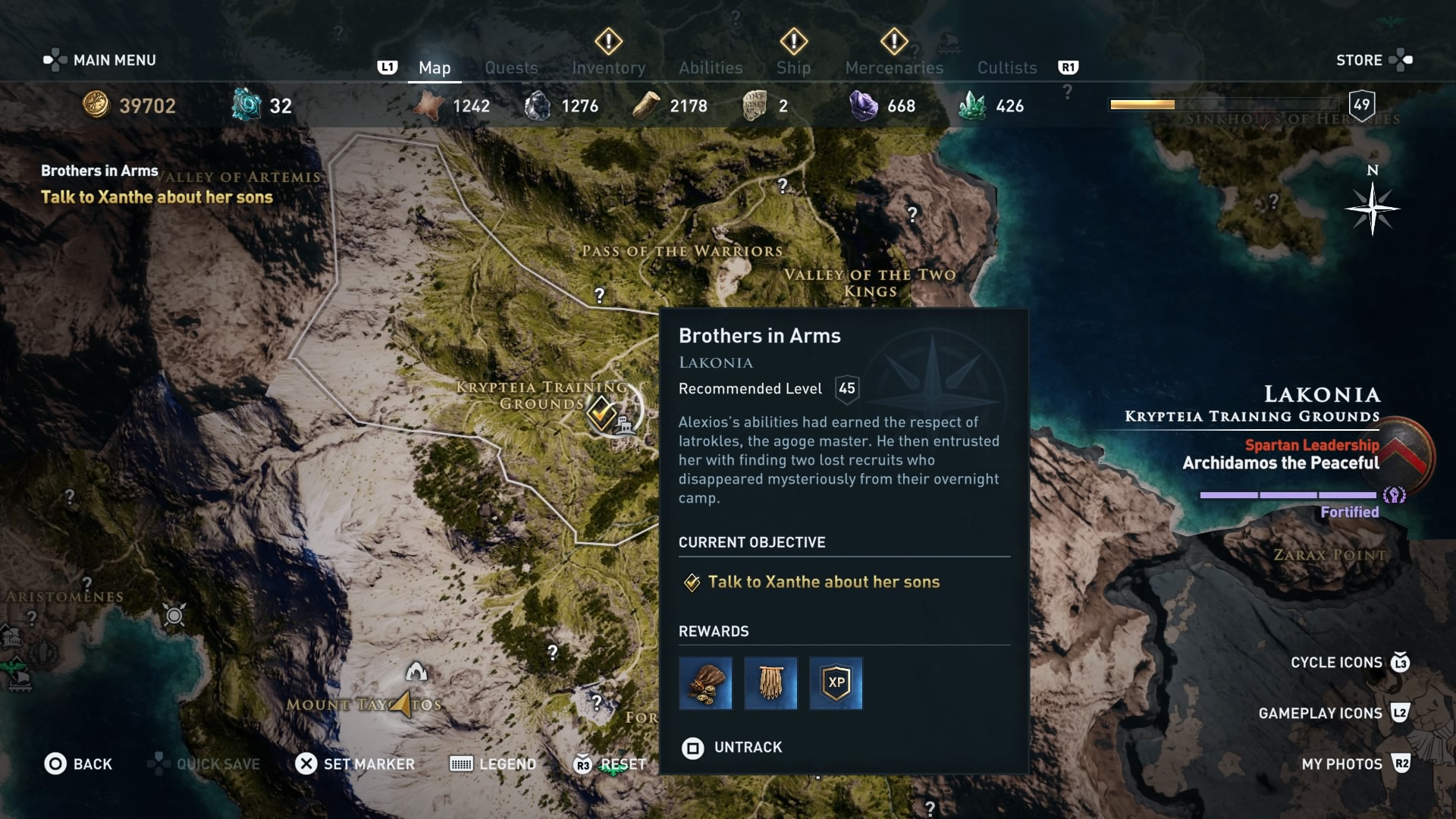Expand the Quests panel

[x=511, y=67]
